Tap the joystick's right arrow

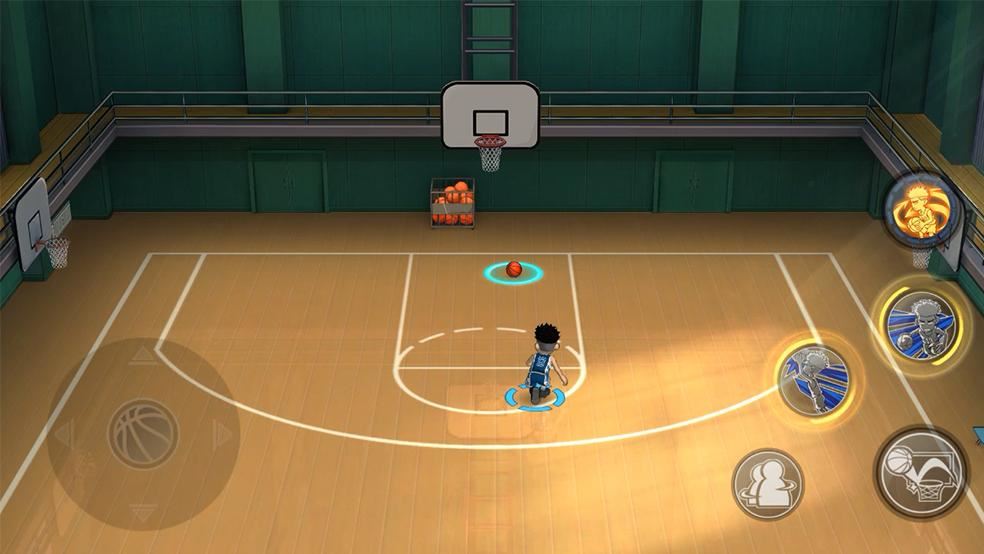(x=222, y=436)
